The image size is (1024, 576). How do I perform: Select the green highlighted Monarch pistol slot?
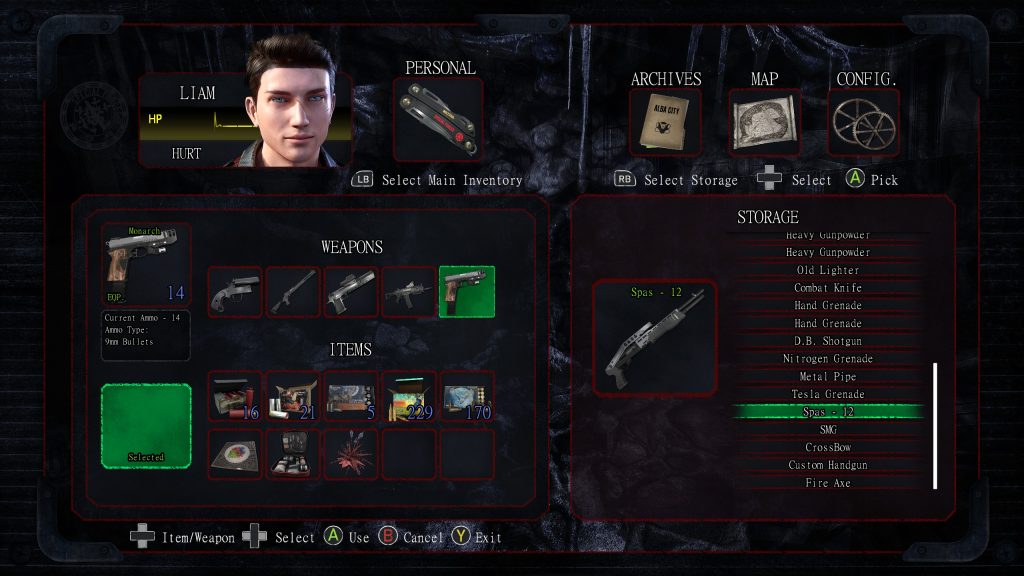click(x=467, y=292)
